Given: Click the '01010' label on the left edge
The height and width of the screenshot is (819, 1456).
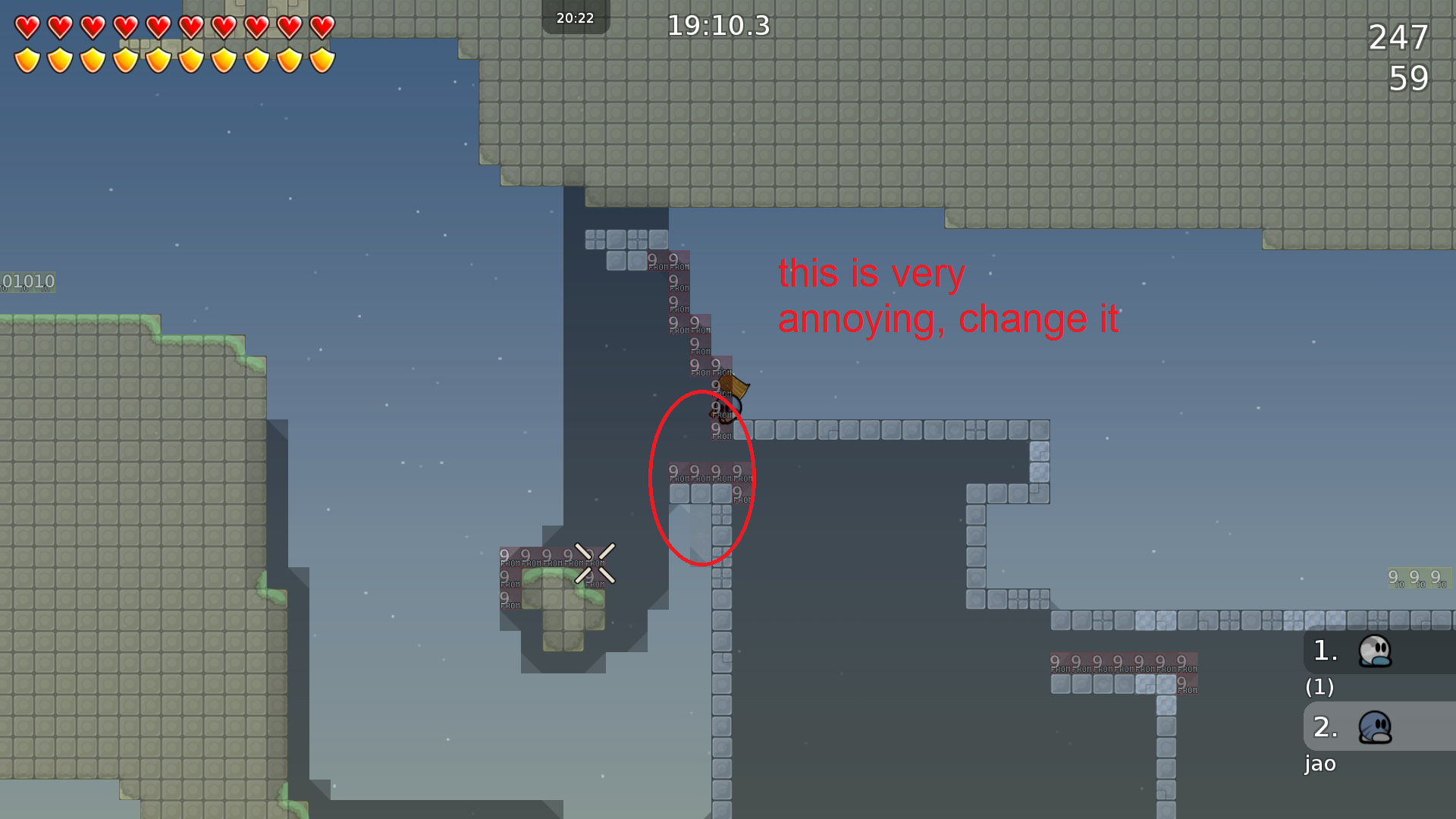Looking at the screenshot, I should click(27, 281).
